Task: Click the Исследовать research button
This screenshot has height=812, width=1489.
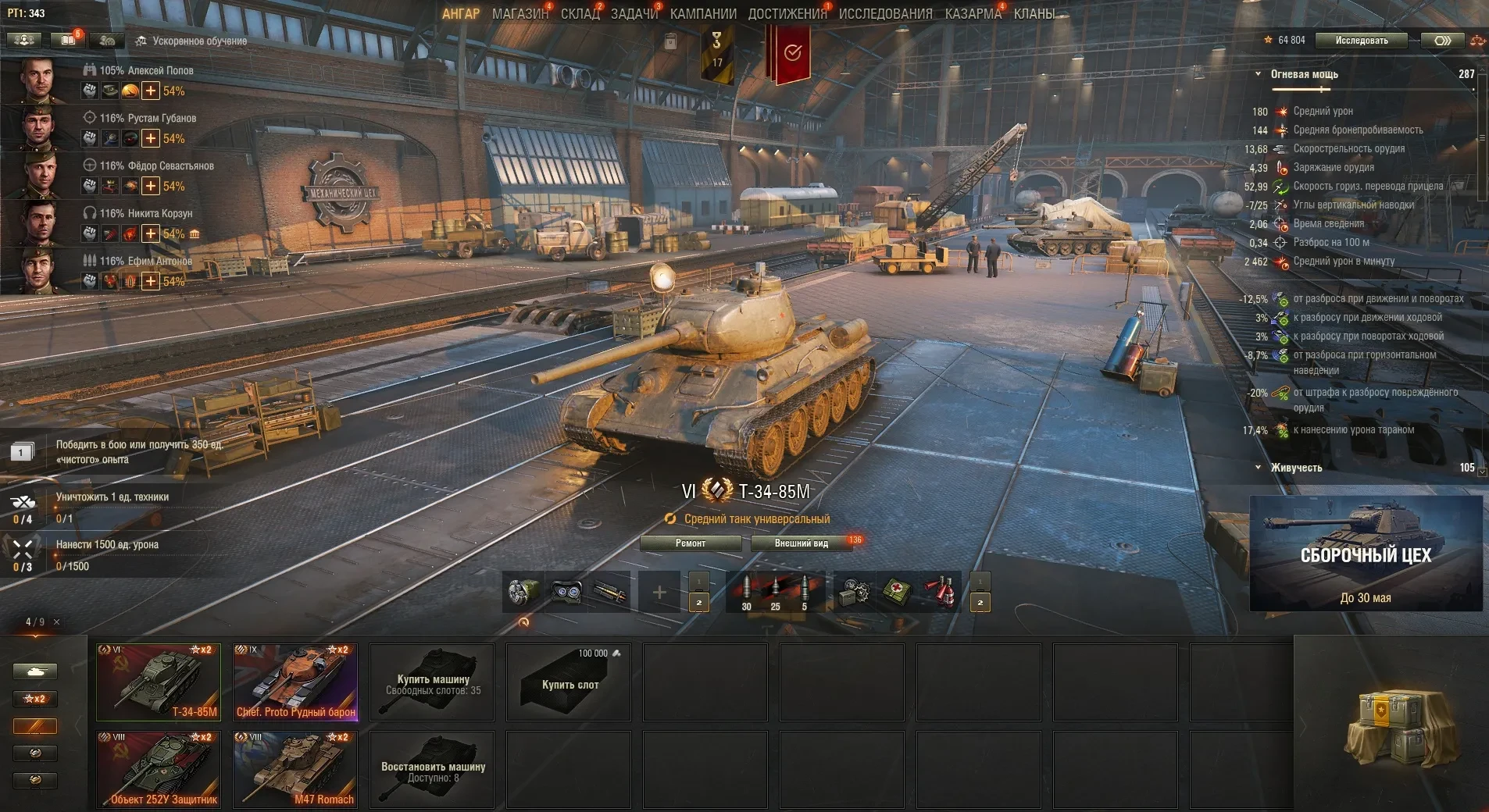Action: click(1361, 41)
